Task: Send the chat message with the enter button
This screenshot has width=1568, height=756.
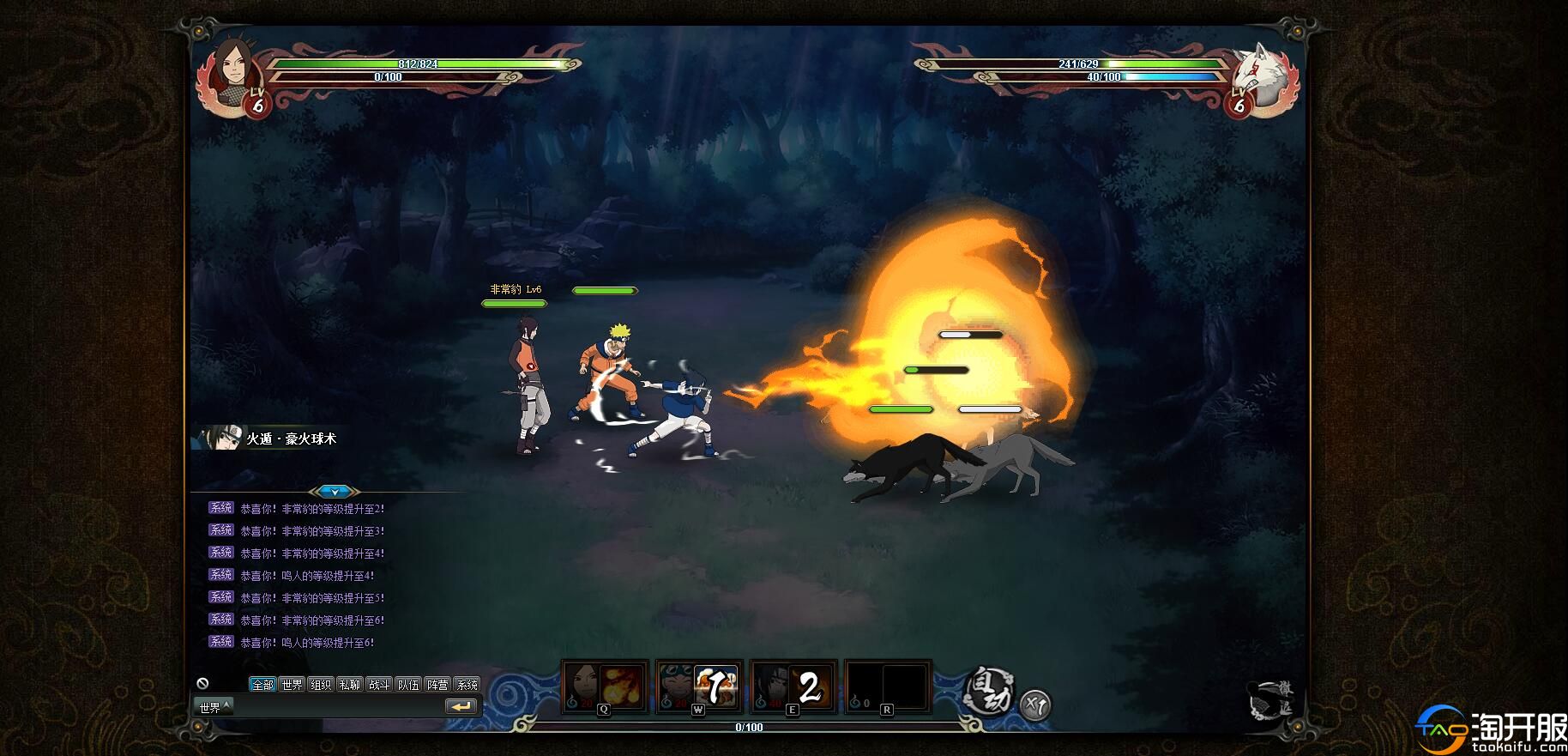Action: [x=461, y=706]
